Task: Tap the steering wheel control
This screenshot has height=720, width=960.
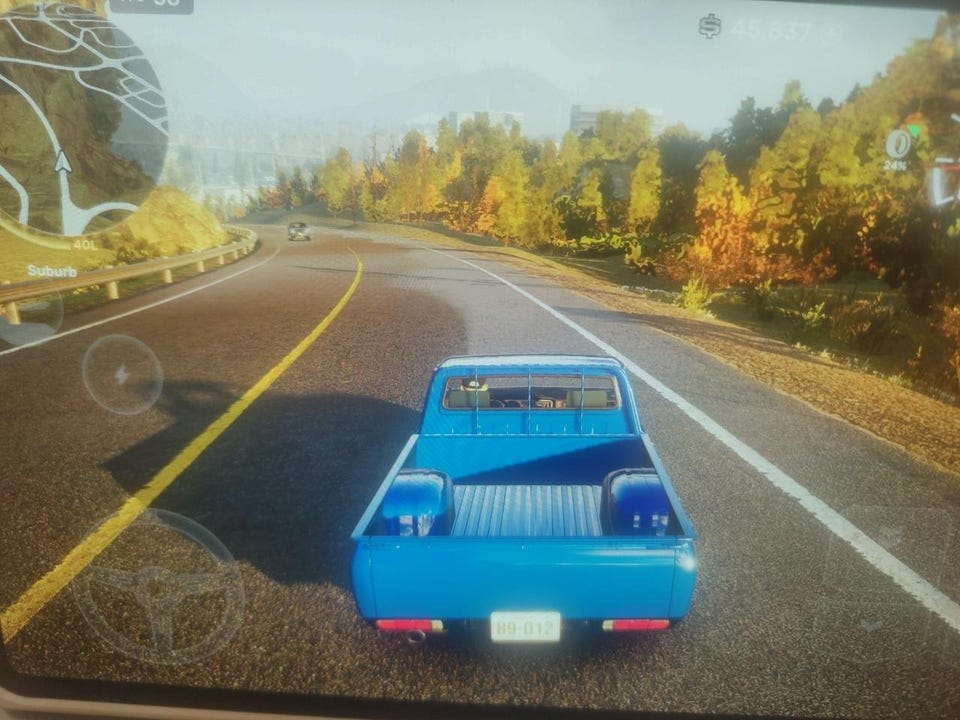Action: (x=158, y=586)
